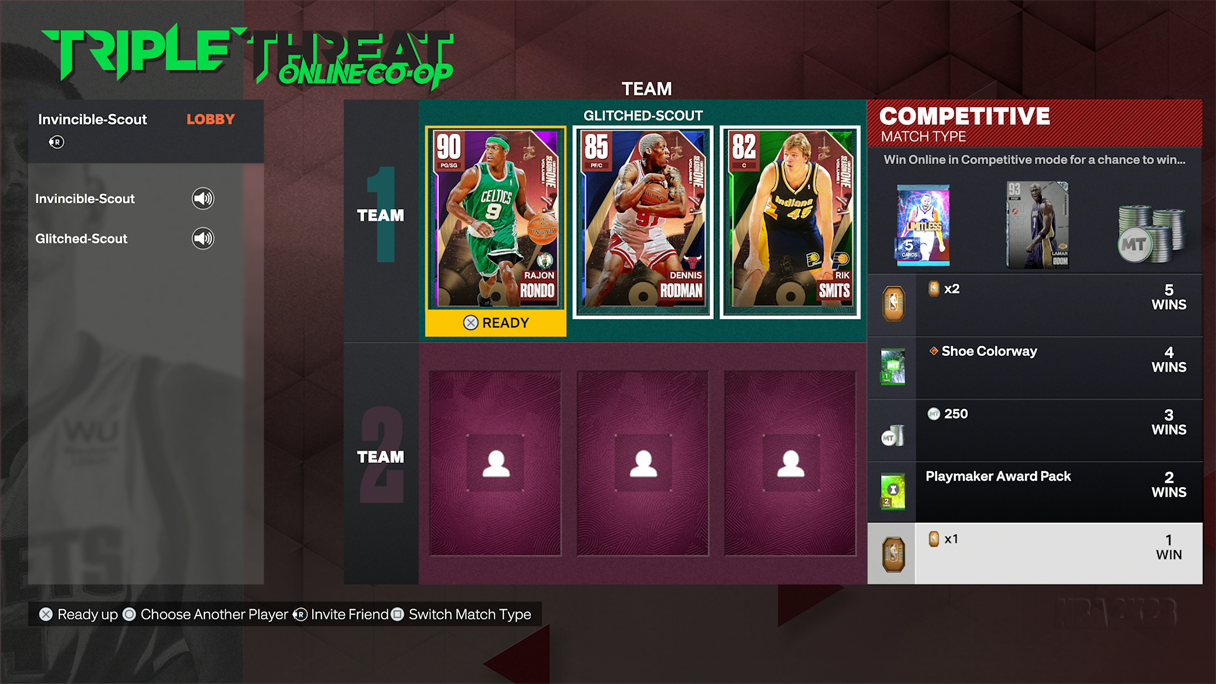The image size is (1216, 684).
Task: Select the Rajon Rondo player card
Action: [x=496, y=220]
